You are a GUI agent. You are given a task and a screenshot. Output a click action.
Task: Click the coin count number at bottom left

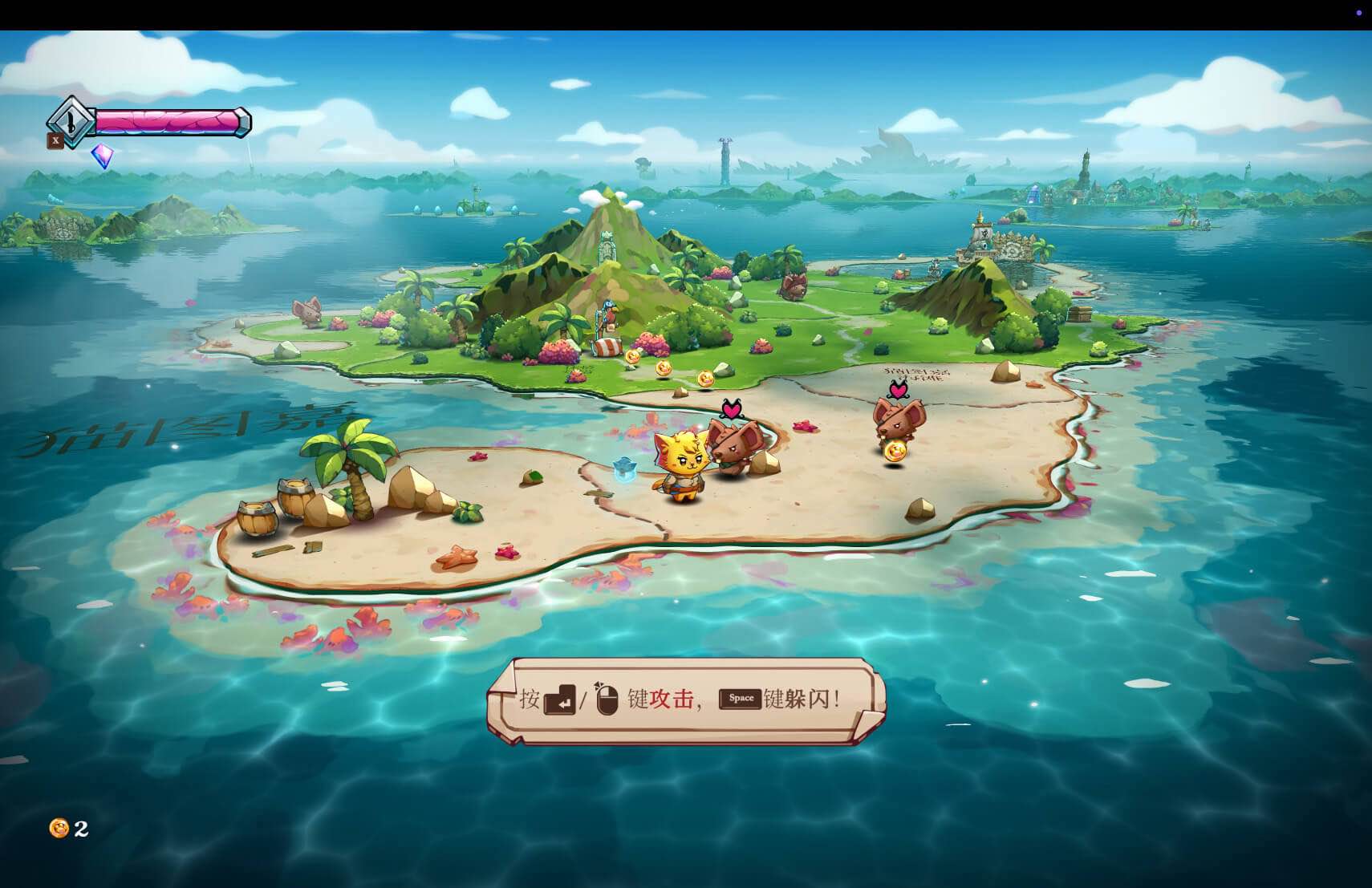(x=80, y=830)
